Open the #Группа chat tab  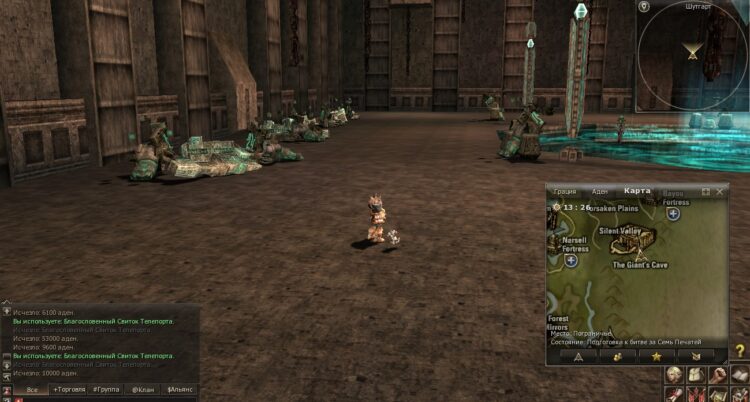[x=107, y=388]
